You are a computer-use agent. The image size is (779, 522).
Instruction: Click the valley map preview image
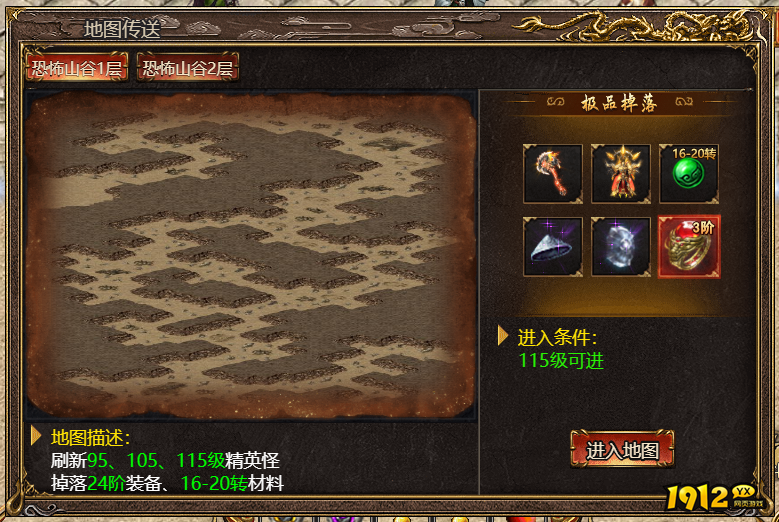pyautogui.click(x=251, y=255)
